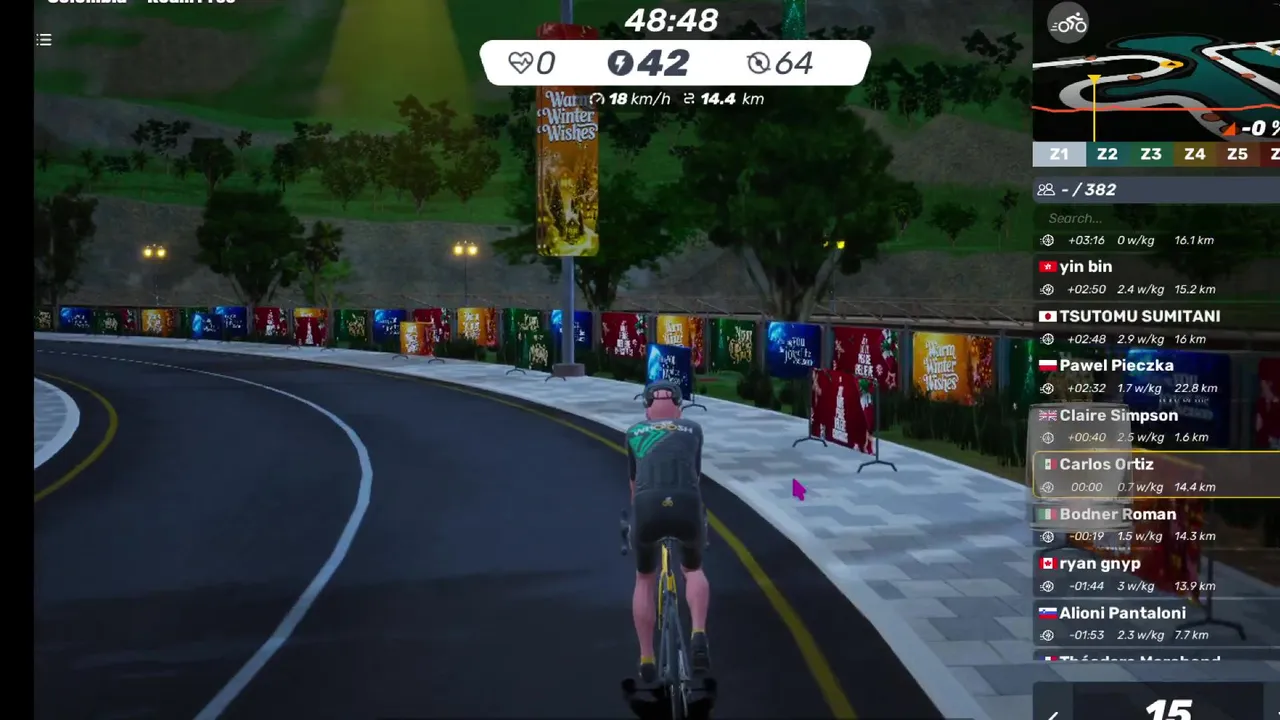This screenshot has height=720, width=1280.
Task: Choose the Z5 zone tab
Action: 1237,154
